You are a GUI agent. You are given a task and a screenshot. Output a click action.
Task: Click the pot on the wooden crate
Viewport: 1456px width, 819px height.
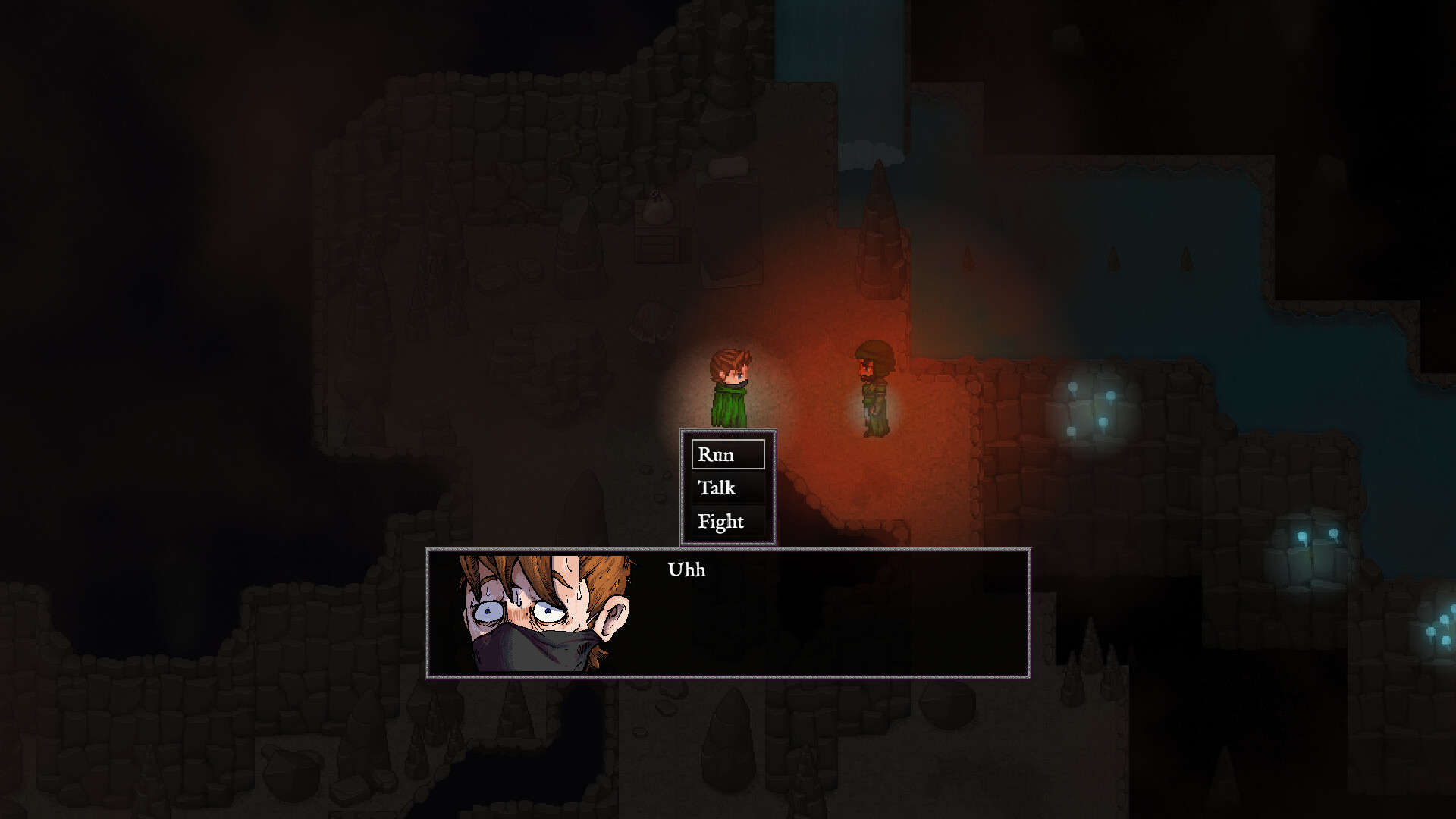(658, 212)
